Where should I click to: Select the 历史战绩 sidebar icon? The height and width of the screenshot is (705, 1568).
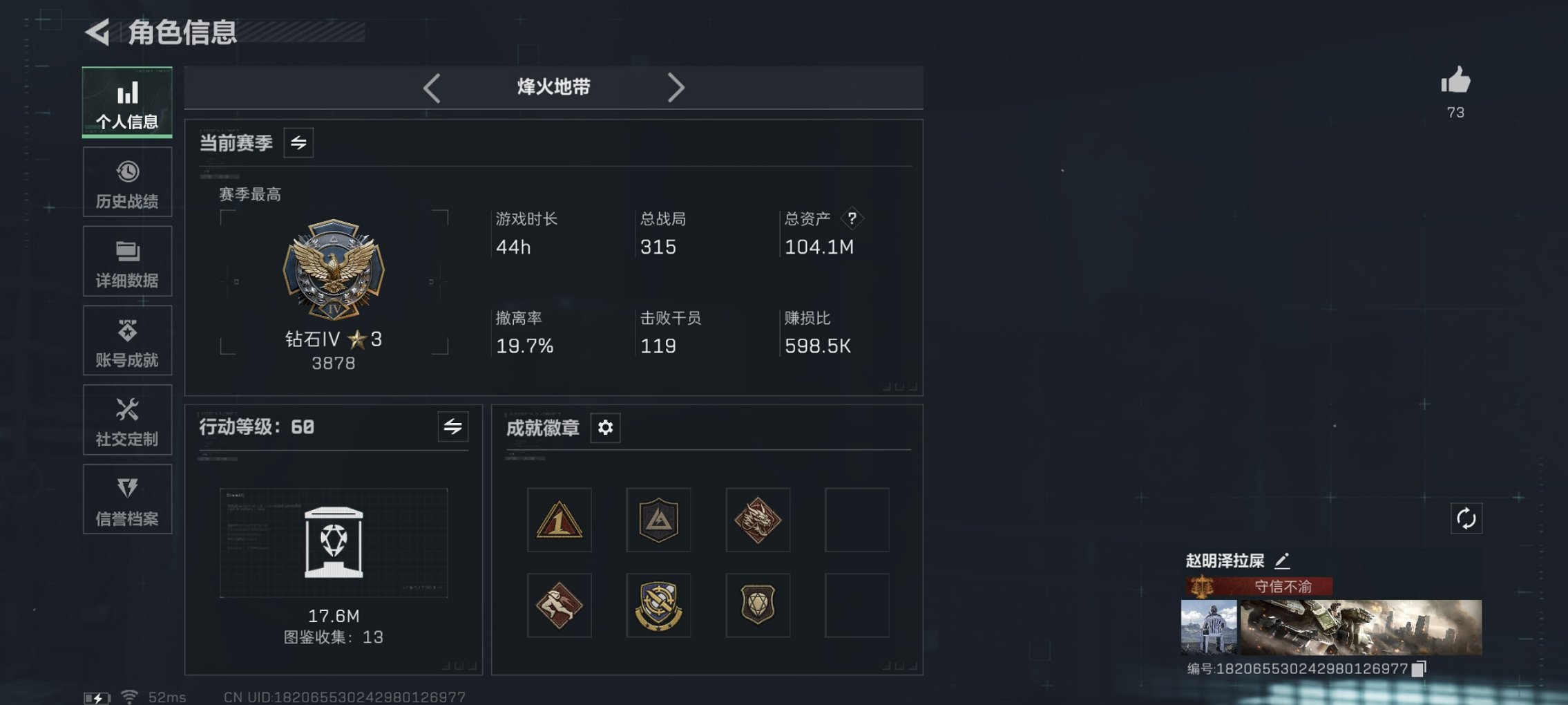[x=127, y=181]
